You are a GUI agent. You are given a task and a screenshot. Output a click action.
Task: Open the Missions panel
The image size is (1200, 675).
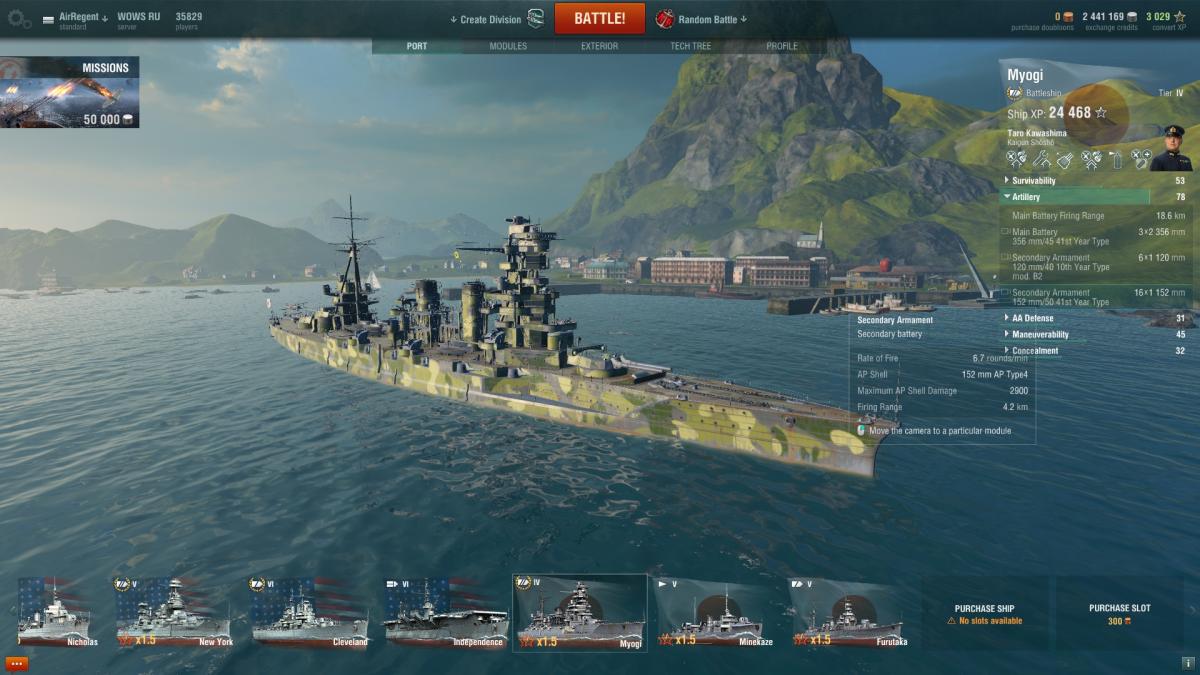click(x=69, y=93)
